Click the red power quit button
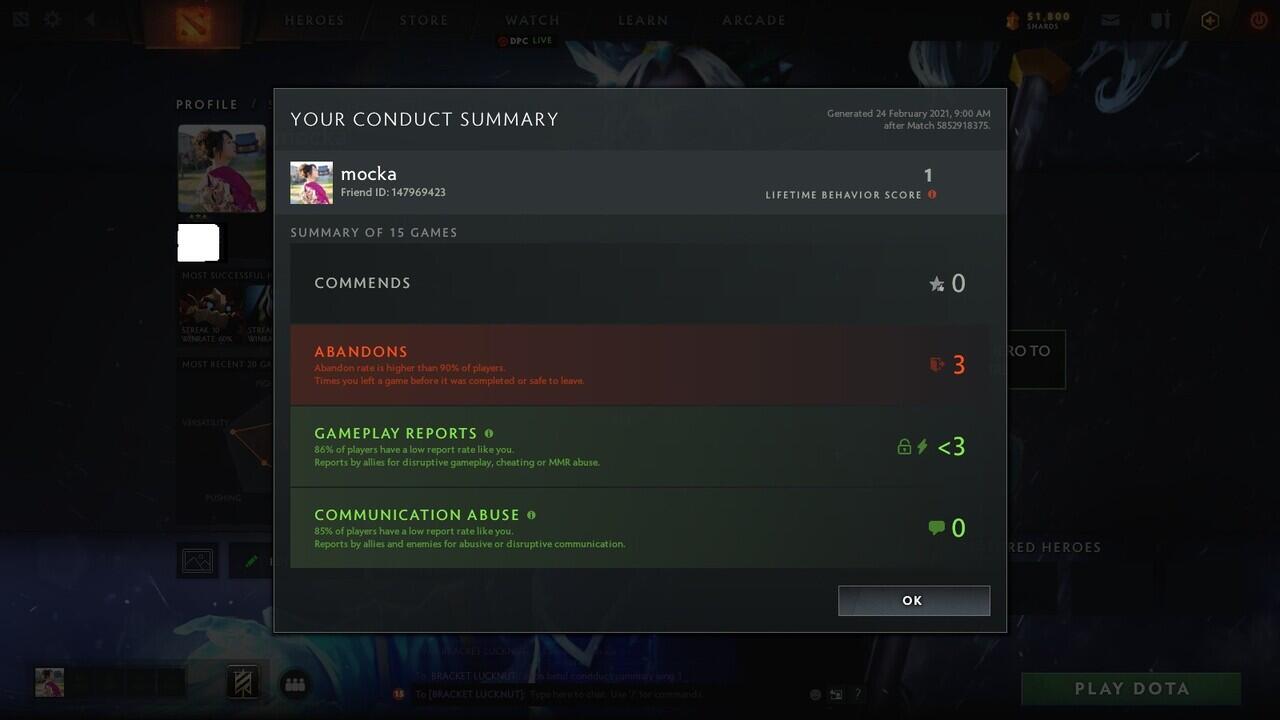1280x720 pixels. tap(1258, 20)
